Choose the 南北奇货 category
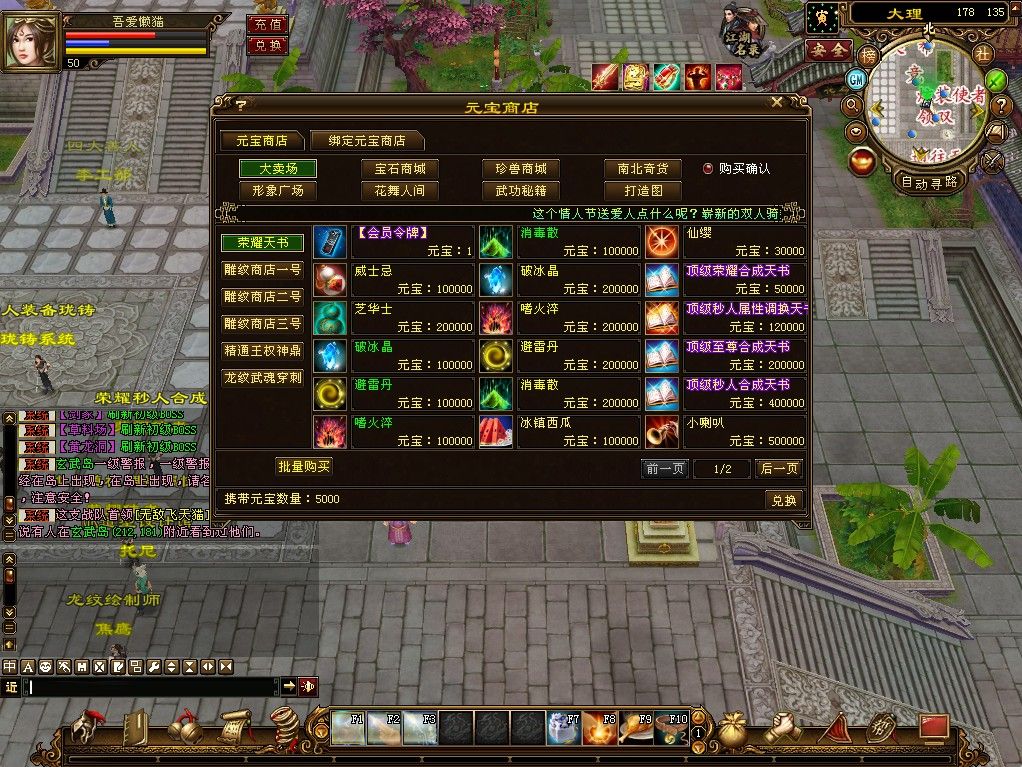Image resolution: width=1022 pixels, height=767 pixels. (642, 169)
